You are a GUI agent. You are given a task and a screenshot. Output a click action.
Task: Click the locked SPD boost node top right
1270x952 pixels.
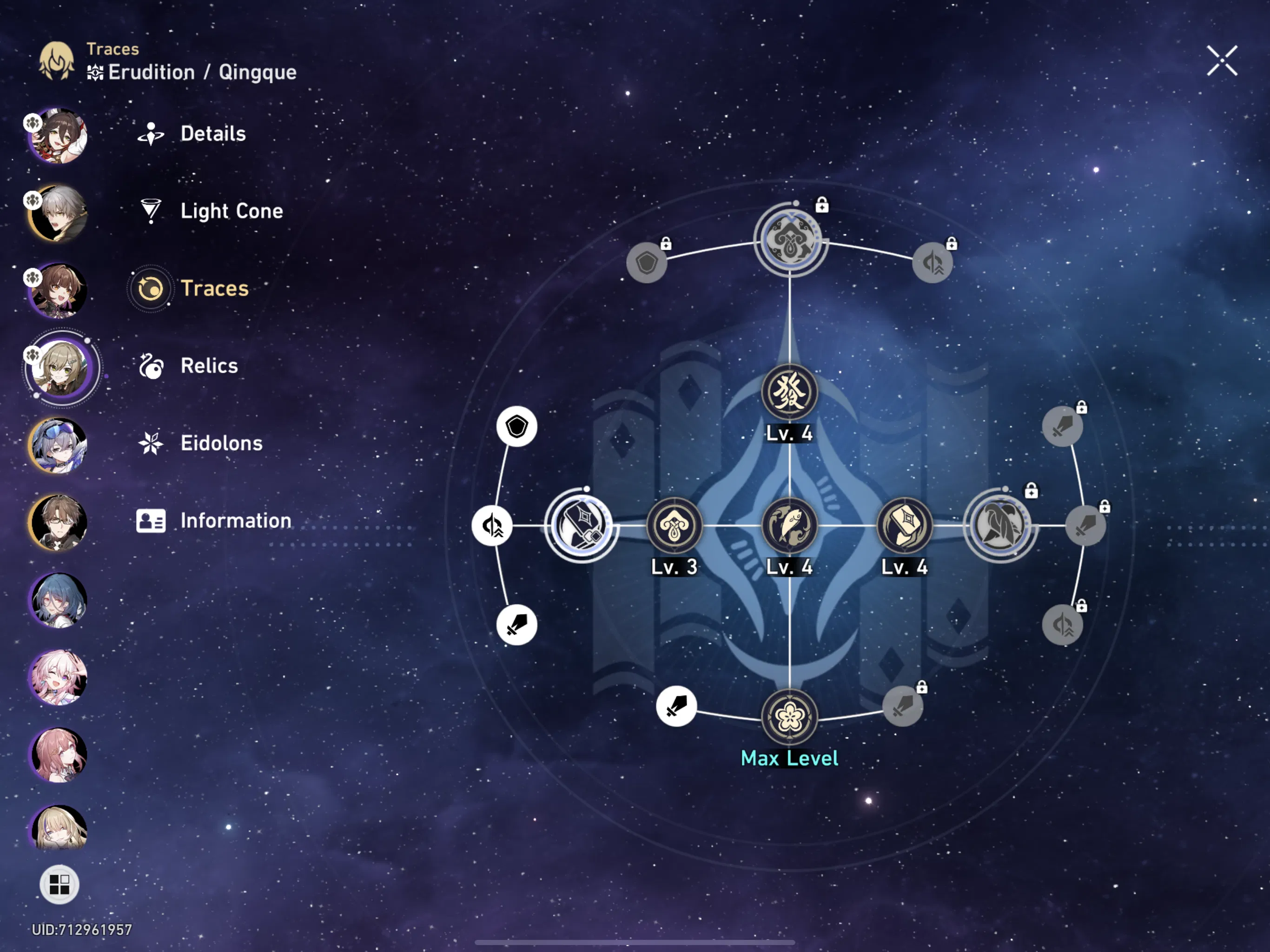(x=933, y=262)
